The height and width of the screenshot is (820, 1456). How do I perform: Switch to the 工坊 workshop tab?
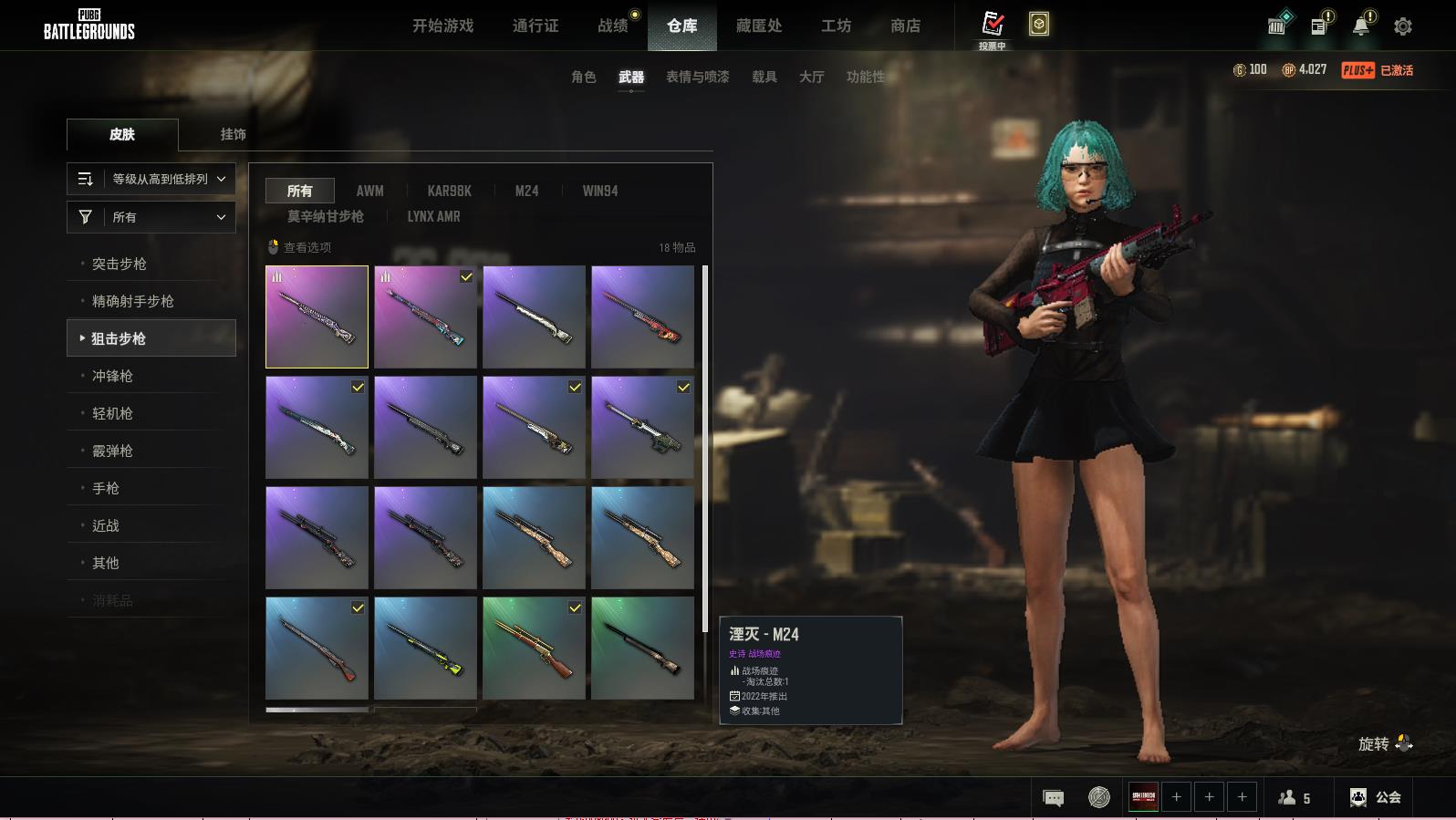point(836,26)
